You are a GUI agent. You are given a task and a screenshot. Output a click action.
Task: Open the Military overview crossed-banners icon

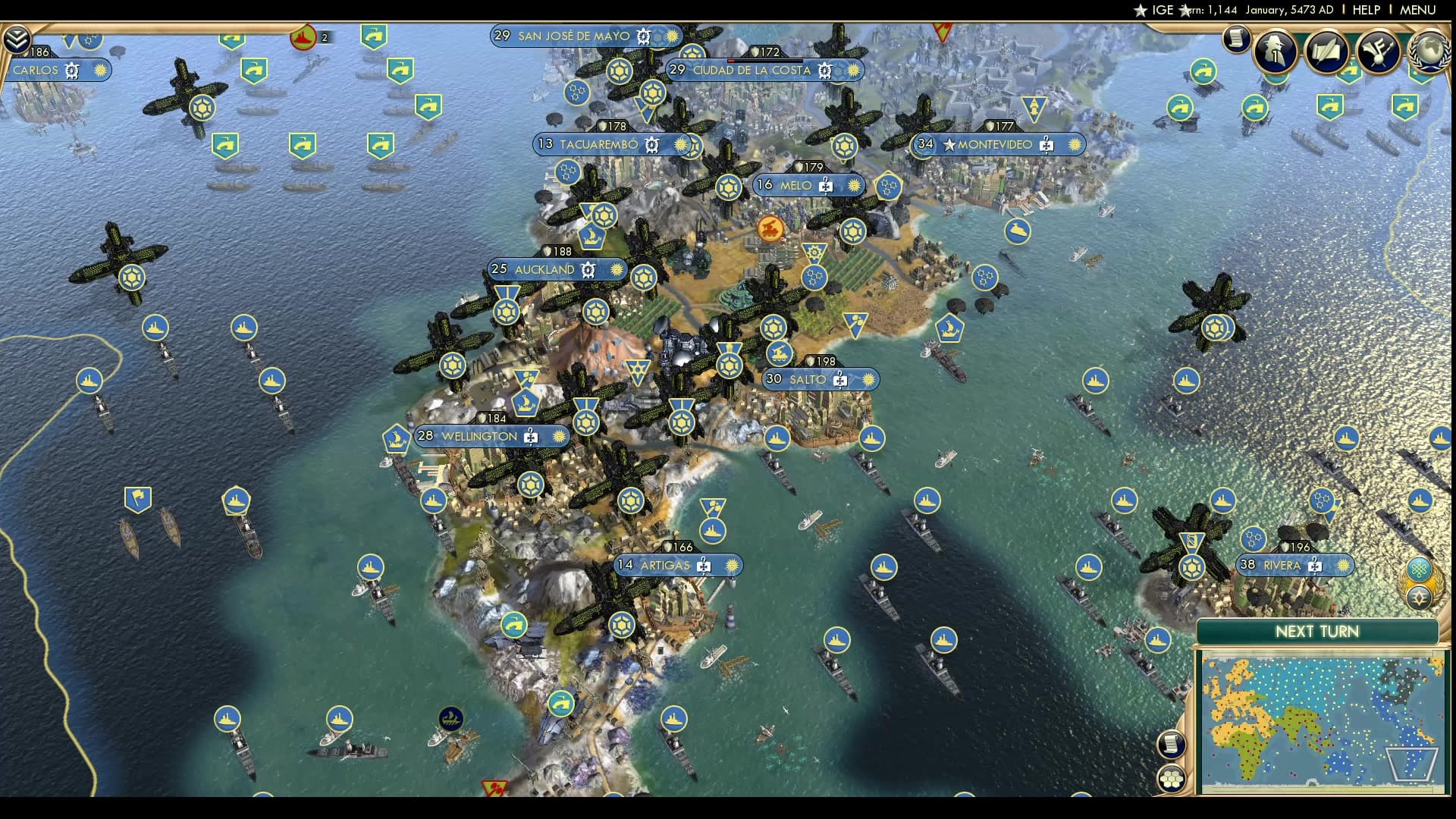pos(1379,51)
